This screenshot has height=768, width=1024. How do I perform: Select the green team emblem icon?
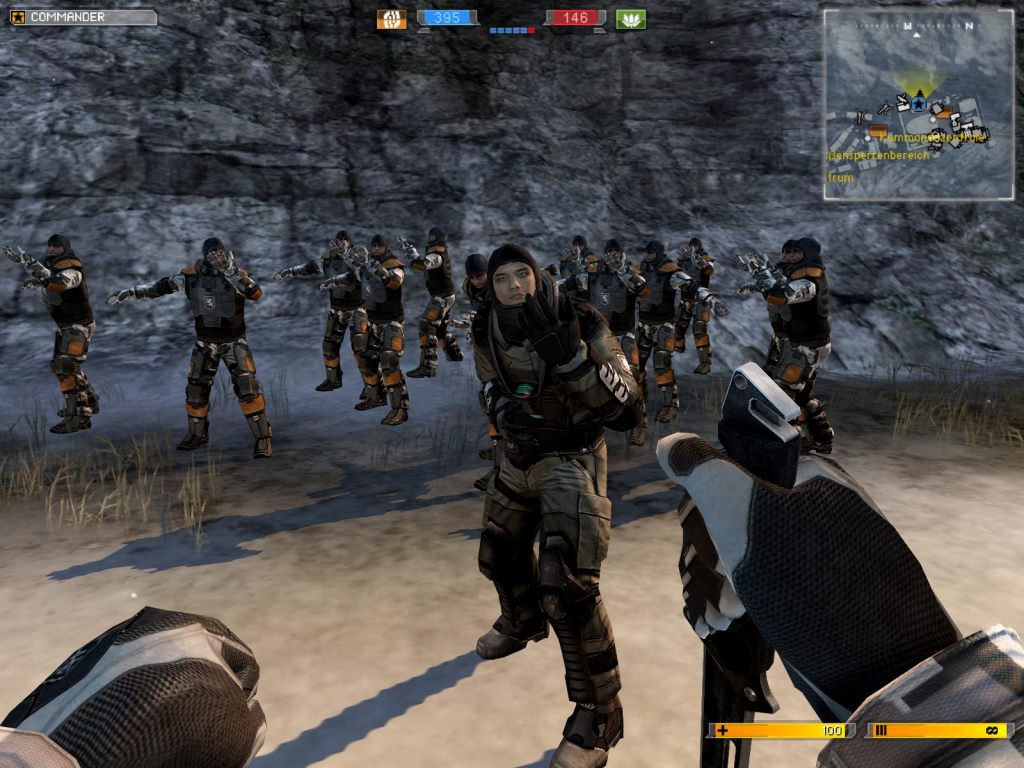tap(630, 19)
